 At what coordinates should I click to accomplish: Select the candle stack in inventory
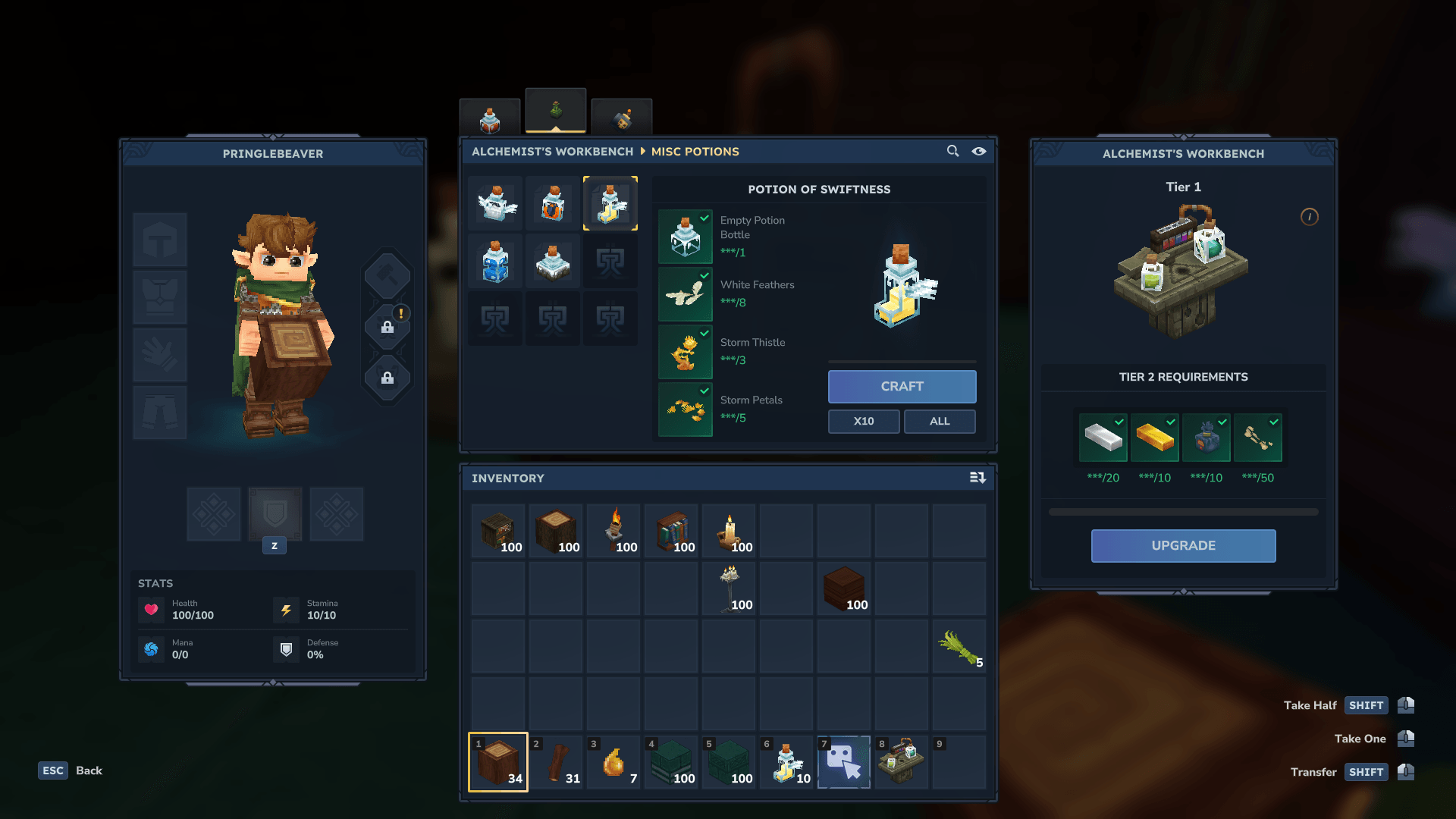click(729, 532)
